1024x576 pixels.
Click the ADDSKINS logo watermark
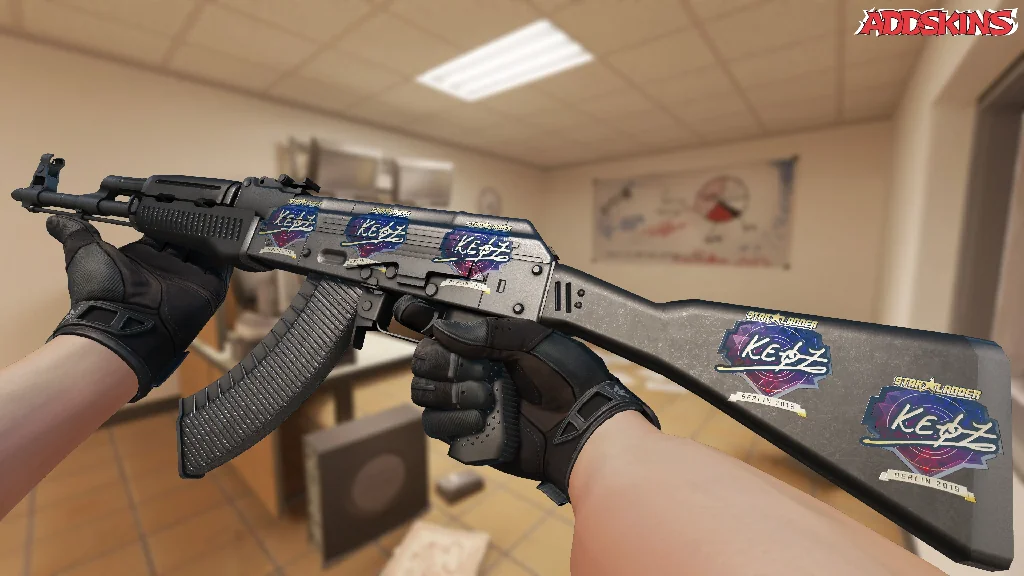click(x=936, y=22)
